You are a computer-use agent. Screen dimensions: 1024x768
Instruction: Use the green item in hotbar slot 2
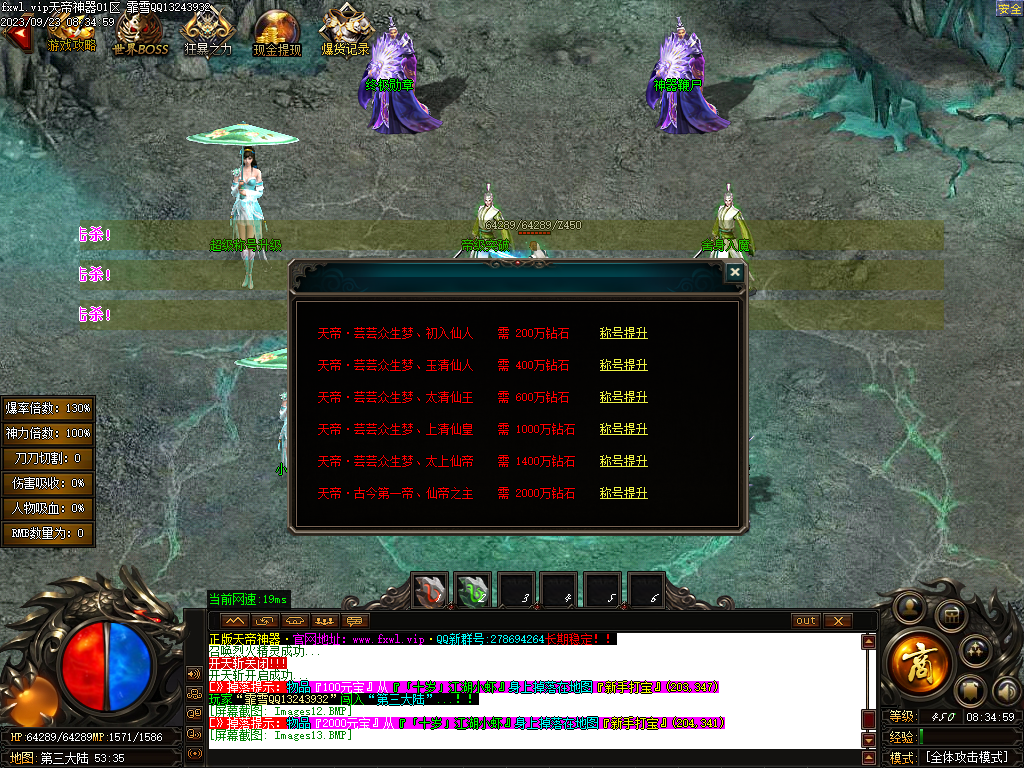click(x=473, y=591)
